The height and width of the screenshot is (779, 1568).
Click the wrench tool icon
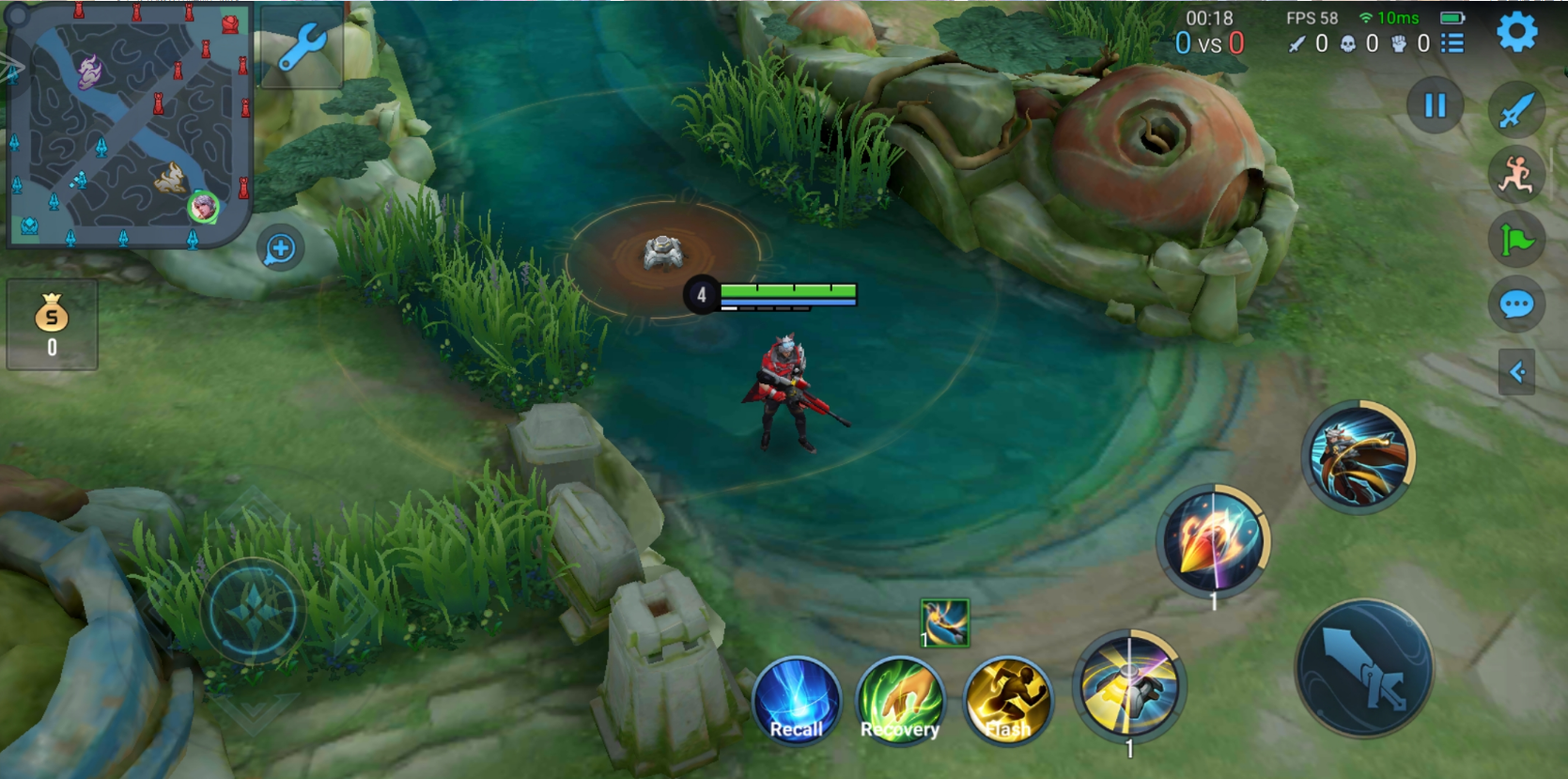click(302, 47)
